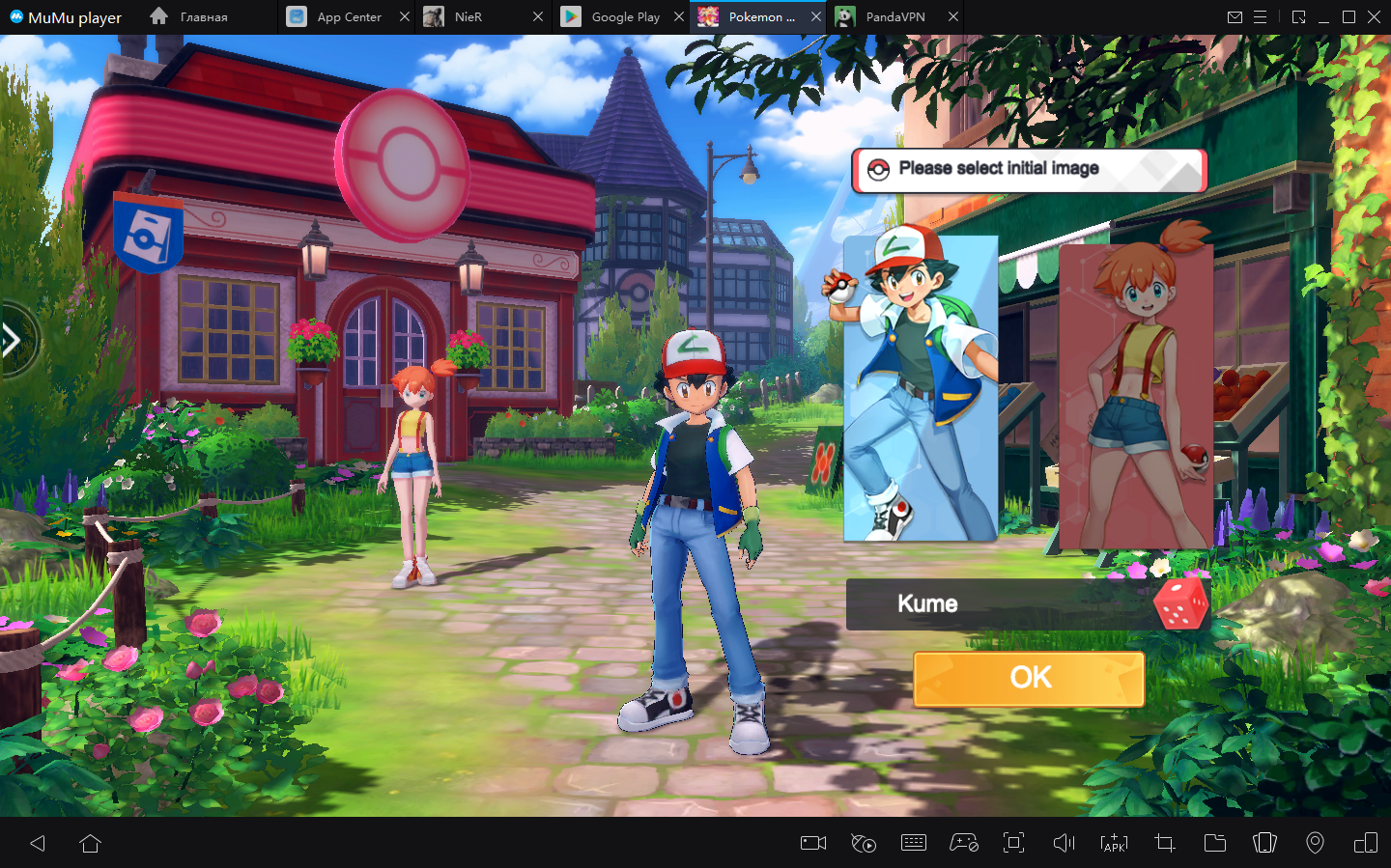Roll the red dice for random name
The image size is (1391, 868).
[1180, 603]
